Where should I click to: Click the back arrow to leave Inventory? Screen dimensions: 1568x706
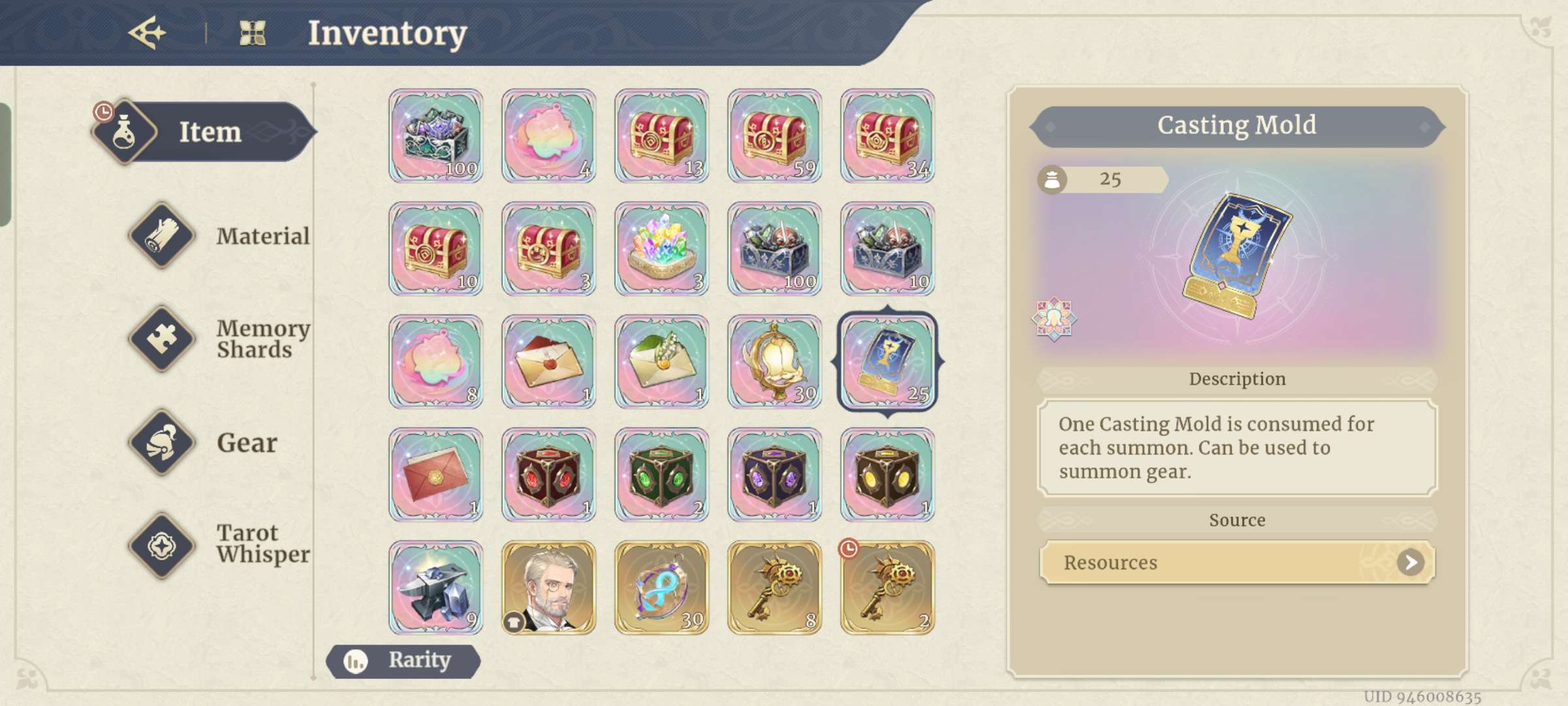coord(149,31)
